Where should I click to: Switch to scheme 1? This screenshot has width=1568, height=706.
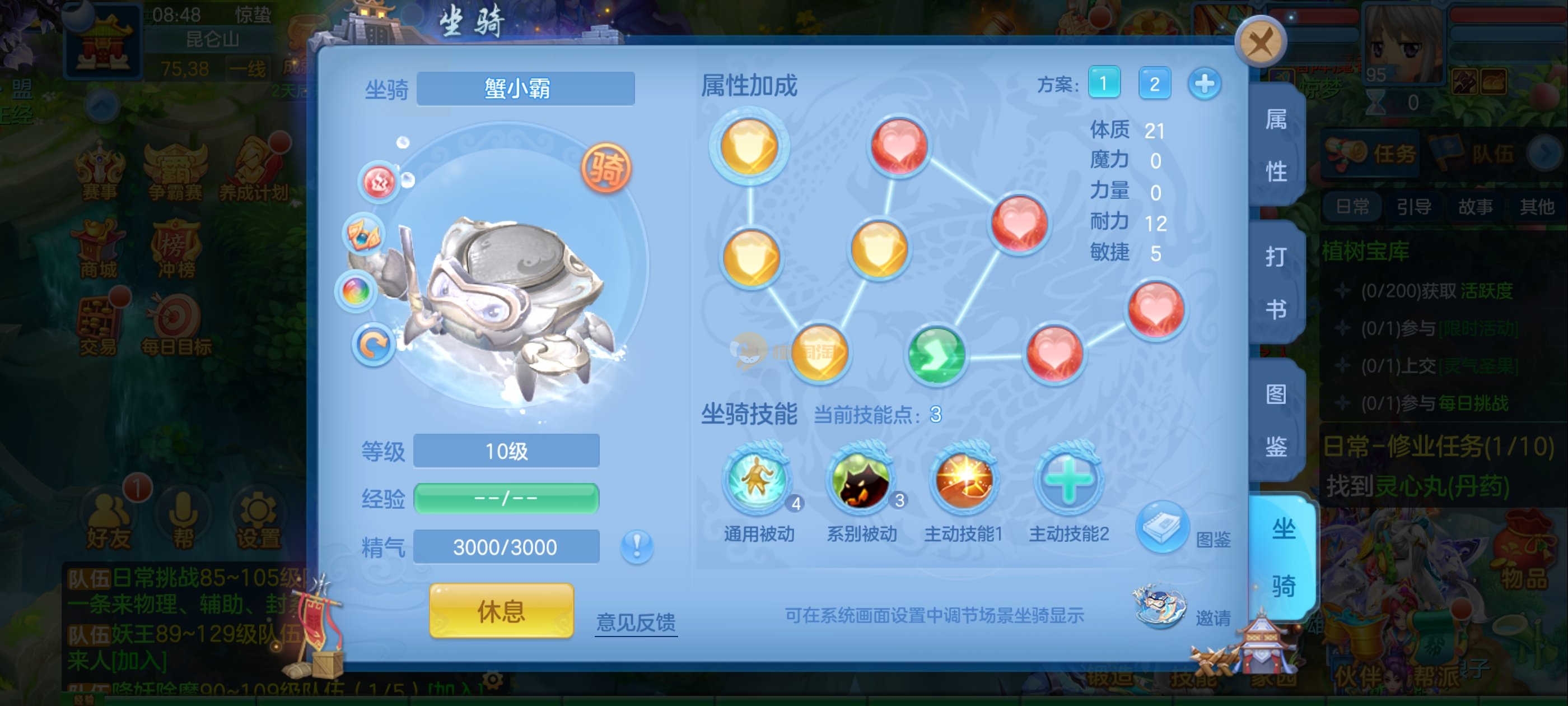pos(1104,83)
